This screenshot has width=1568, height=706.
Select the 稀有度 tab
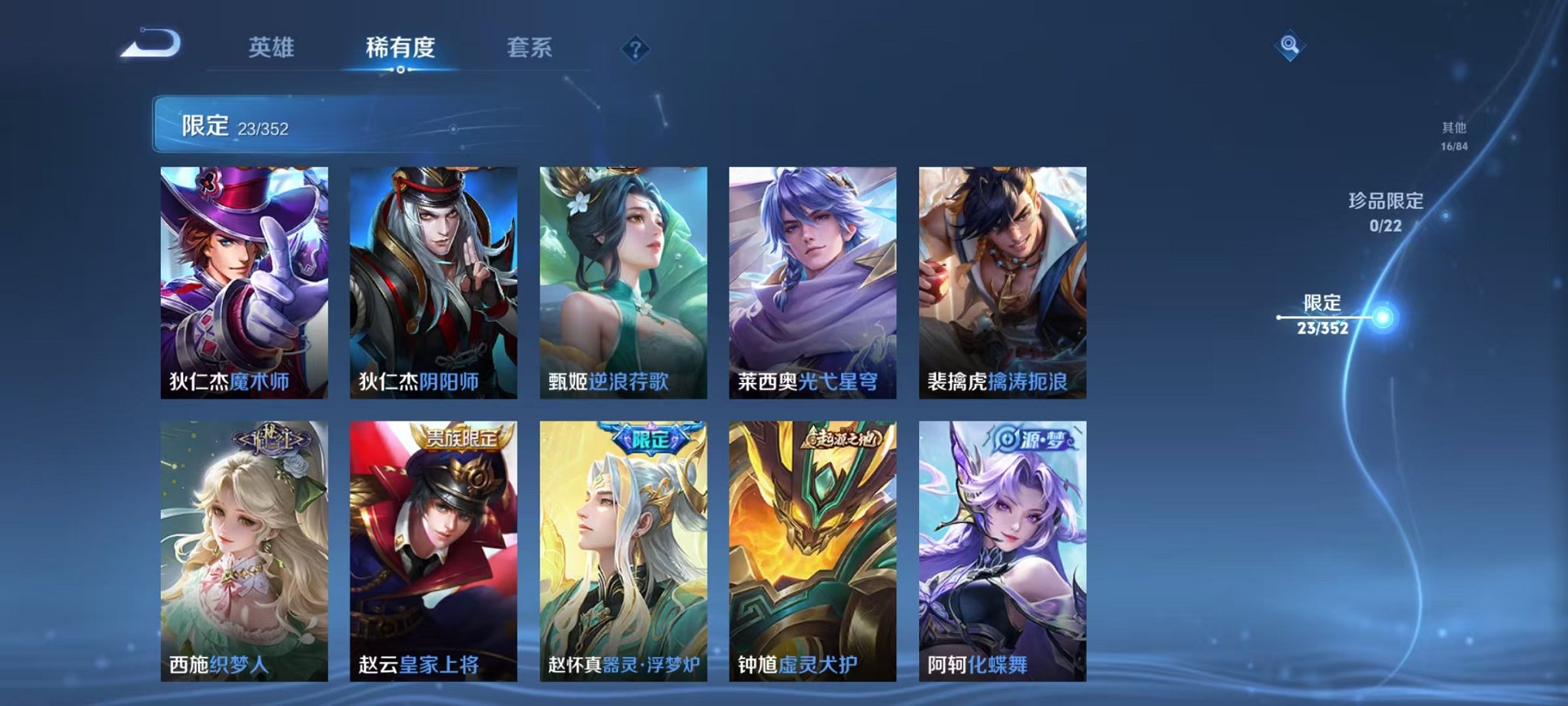[x=400, y=47]
